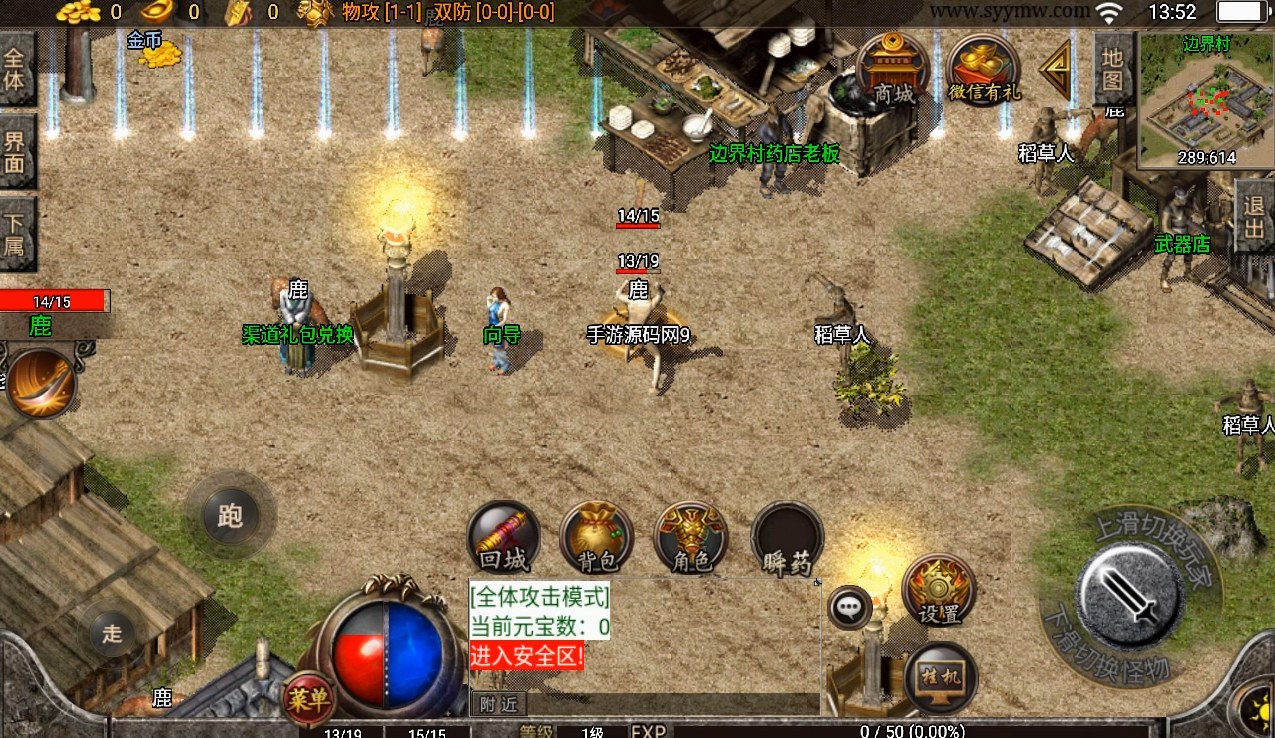The height and width of the screenshot is (738, 1275).
Task: Activate the sword slash skill icon
Action: click(42, 382)
